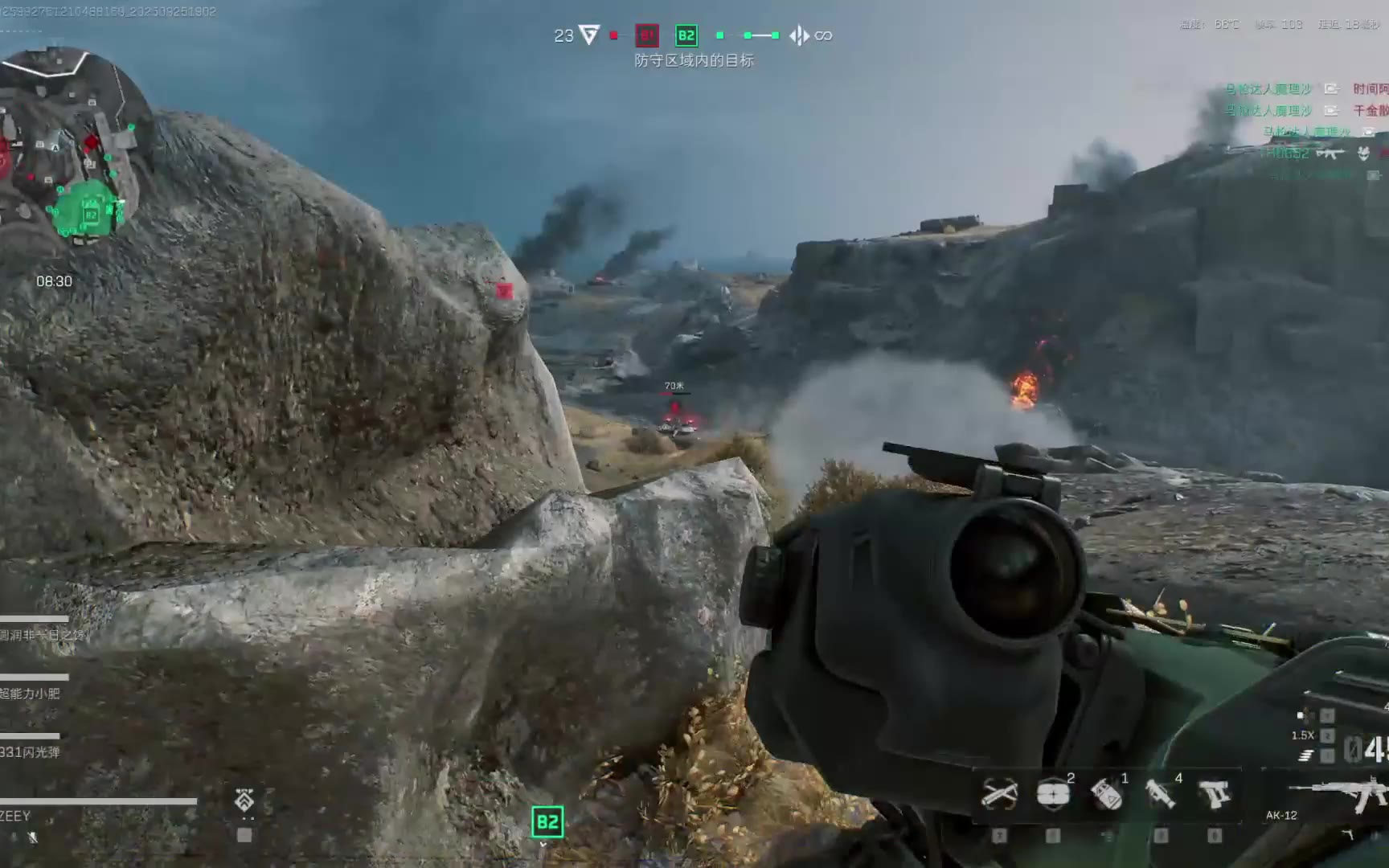Click the attacker team ticket emblem

590,35
